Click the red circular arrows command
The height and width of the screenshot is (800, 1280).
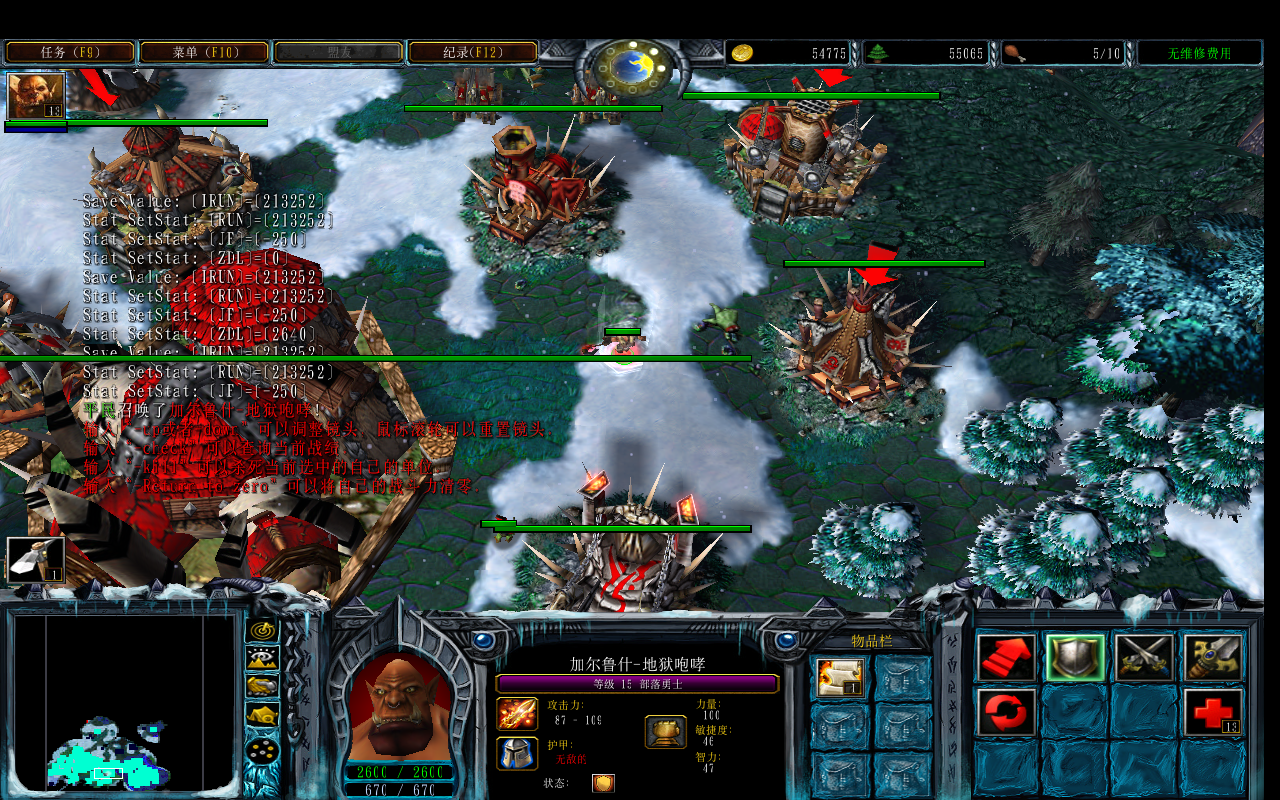pos(1006,713)
